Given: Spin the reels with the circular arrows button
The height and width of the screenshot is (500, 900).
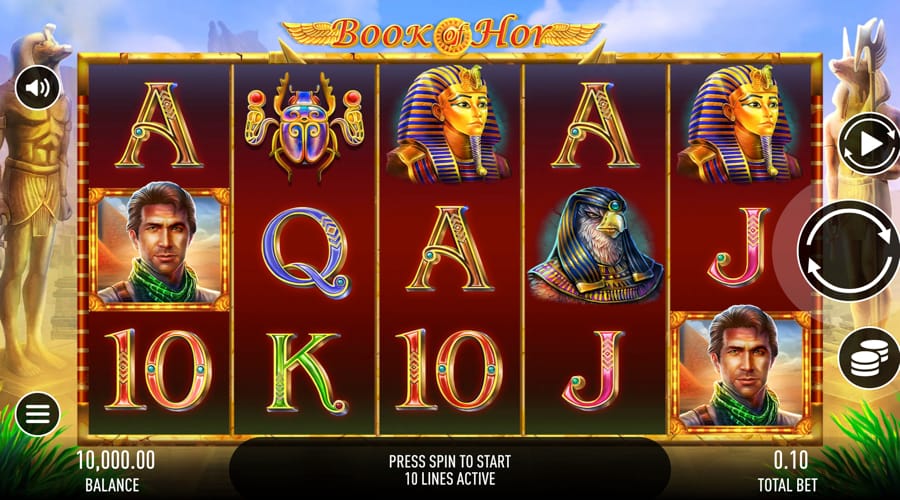Looking at the screenshot, I should 848,251.
